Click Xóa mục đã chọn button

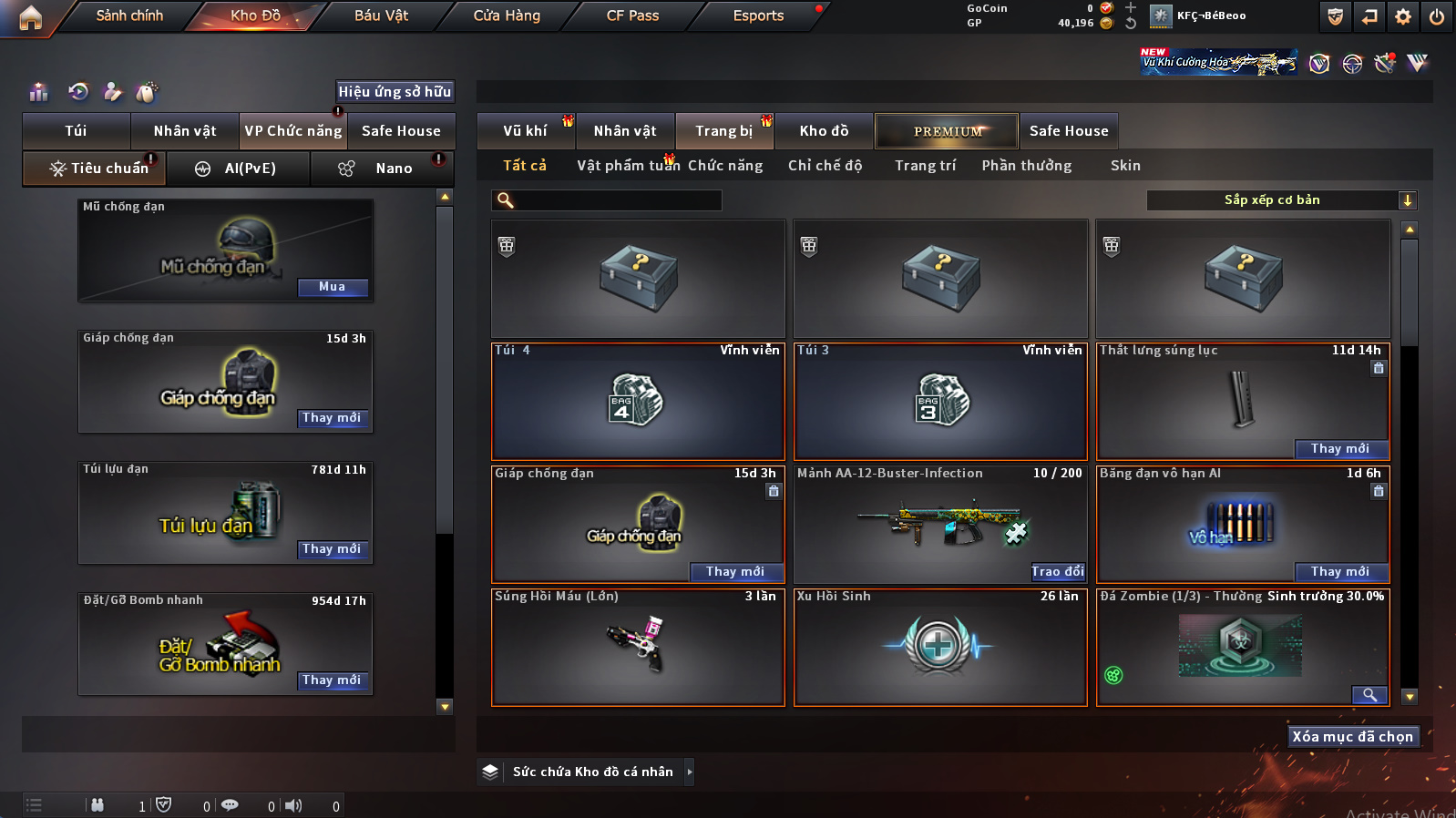click(1352, 737)
